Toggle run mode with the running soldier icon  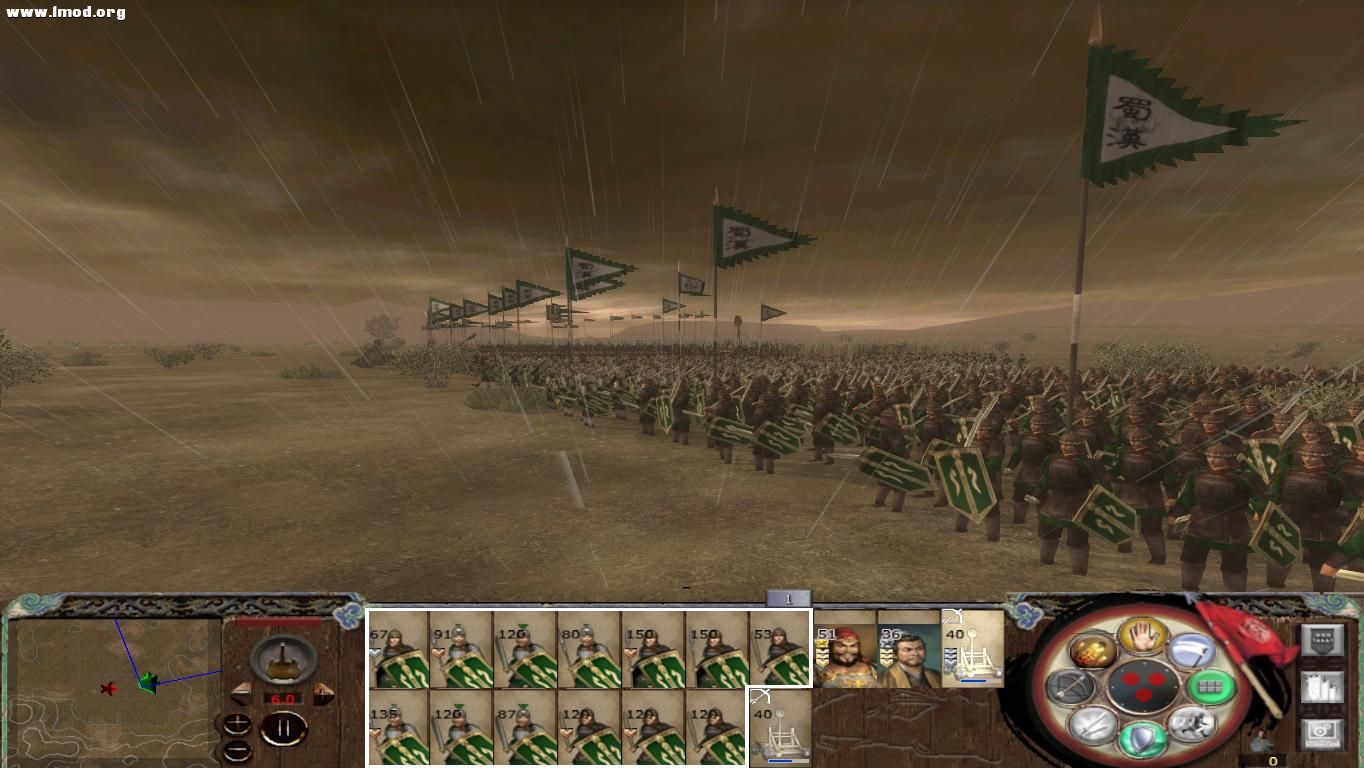(x=1192, y=726)
